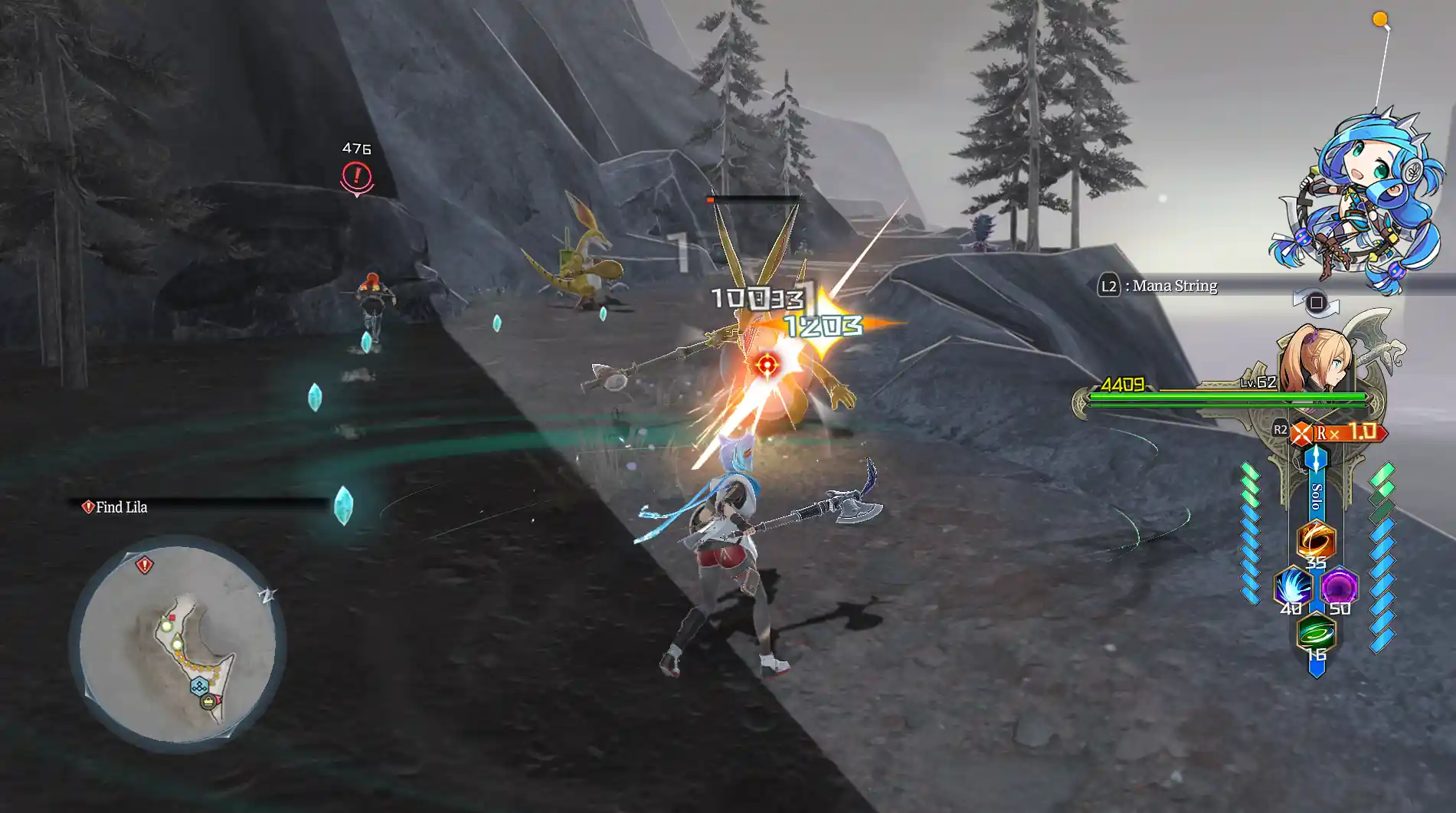
Task: Select the blue hexagon waypoint on minimap
Action: (x=198, y=686)
